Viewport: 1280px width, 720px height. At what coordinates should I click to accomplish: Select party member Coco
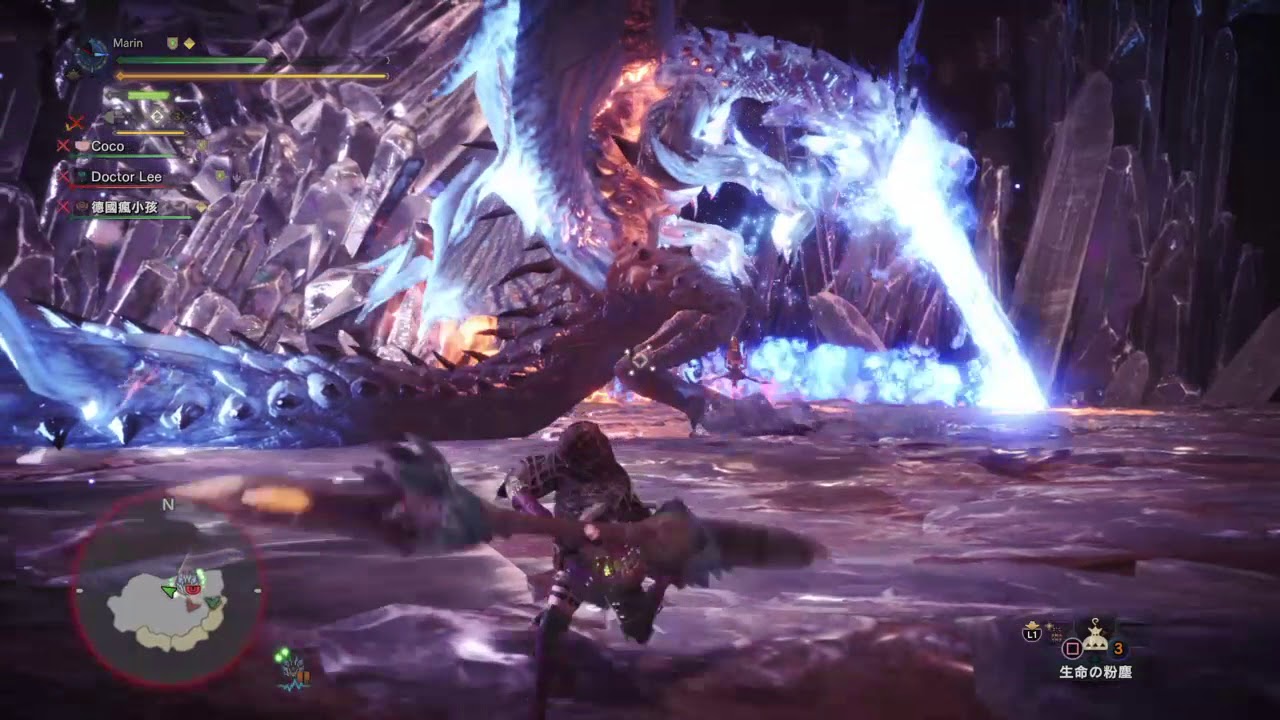pyautogui.click(x=107, y=146)
